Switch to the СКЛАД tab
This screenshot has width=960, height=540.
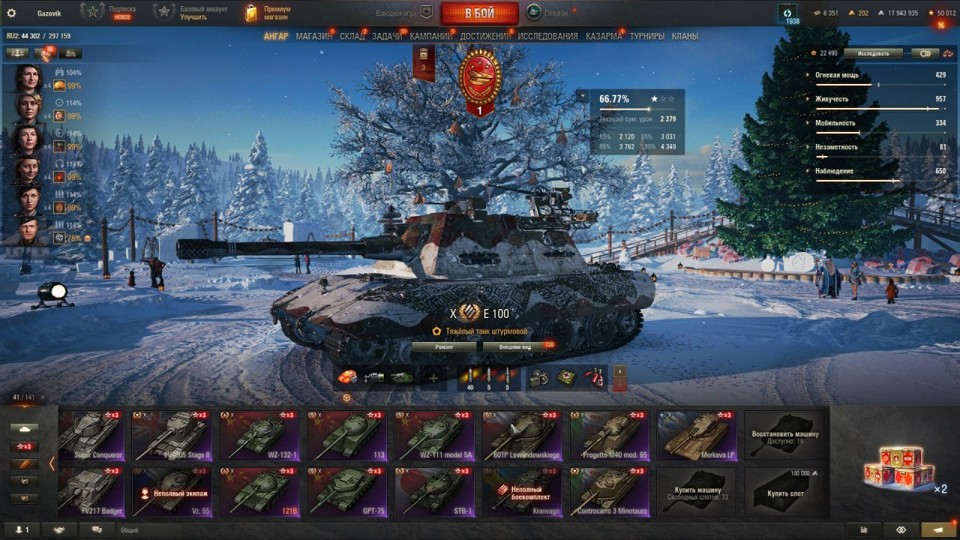[352, 36]
